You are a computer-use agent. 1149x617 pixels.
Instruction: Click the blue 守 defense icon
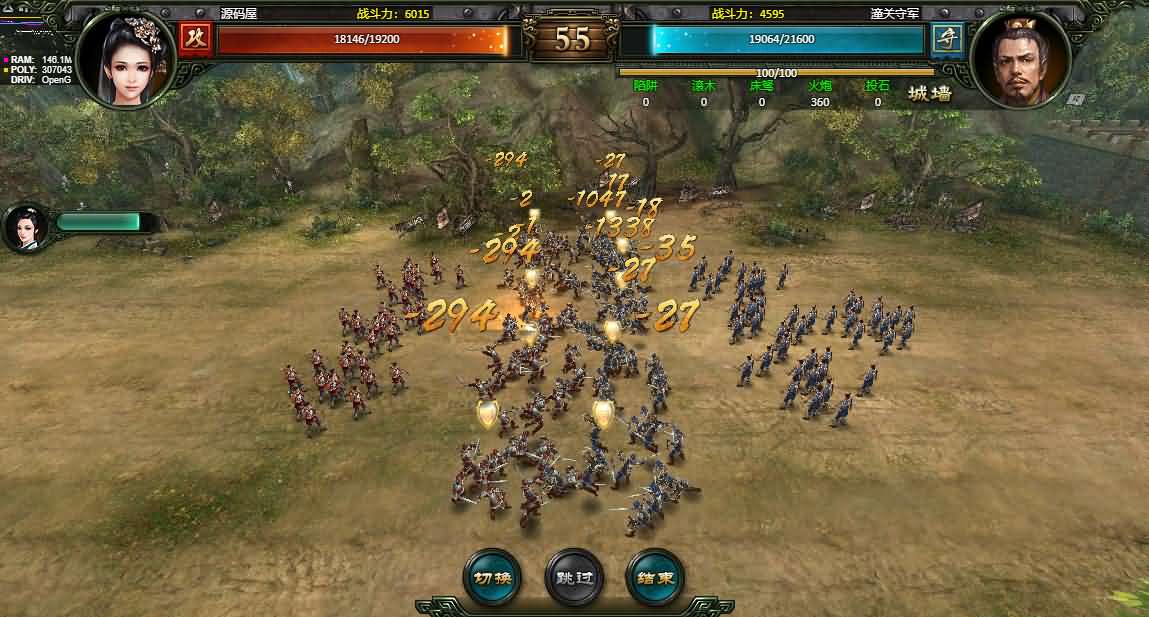coord(946,40)
